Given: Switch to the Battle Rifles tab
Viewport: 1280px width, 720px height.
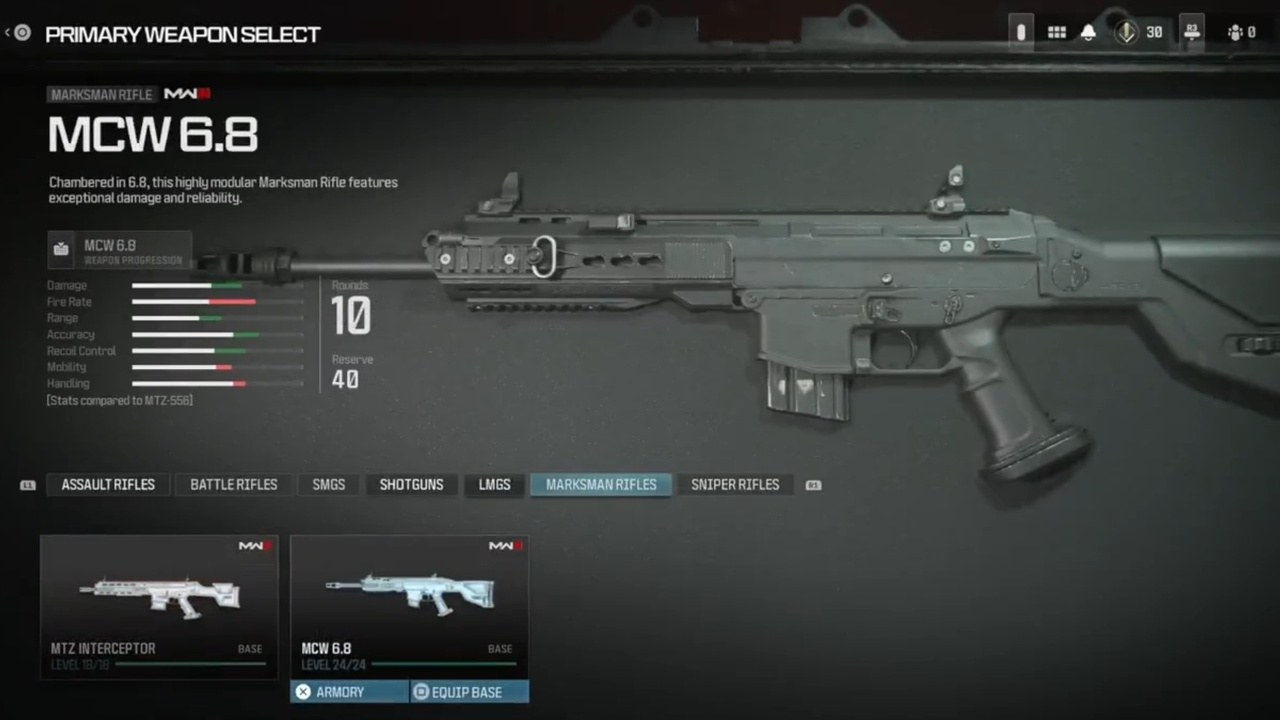Looking at the screenshot, I should tap(233, 484).
